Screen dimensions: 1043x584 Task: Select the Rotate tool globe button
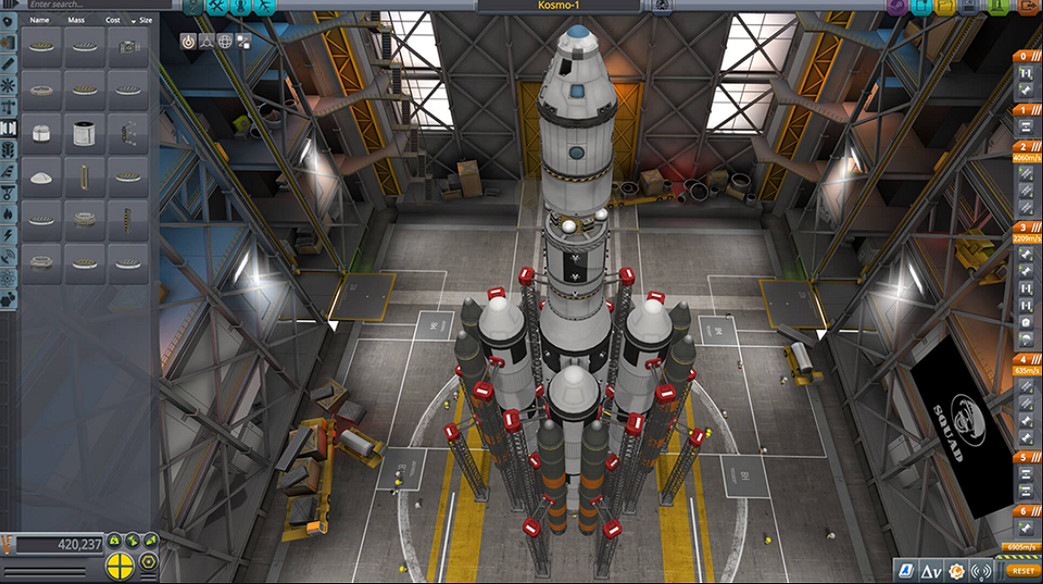tap(225, 41)
